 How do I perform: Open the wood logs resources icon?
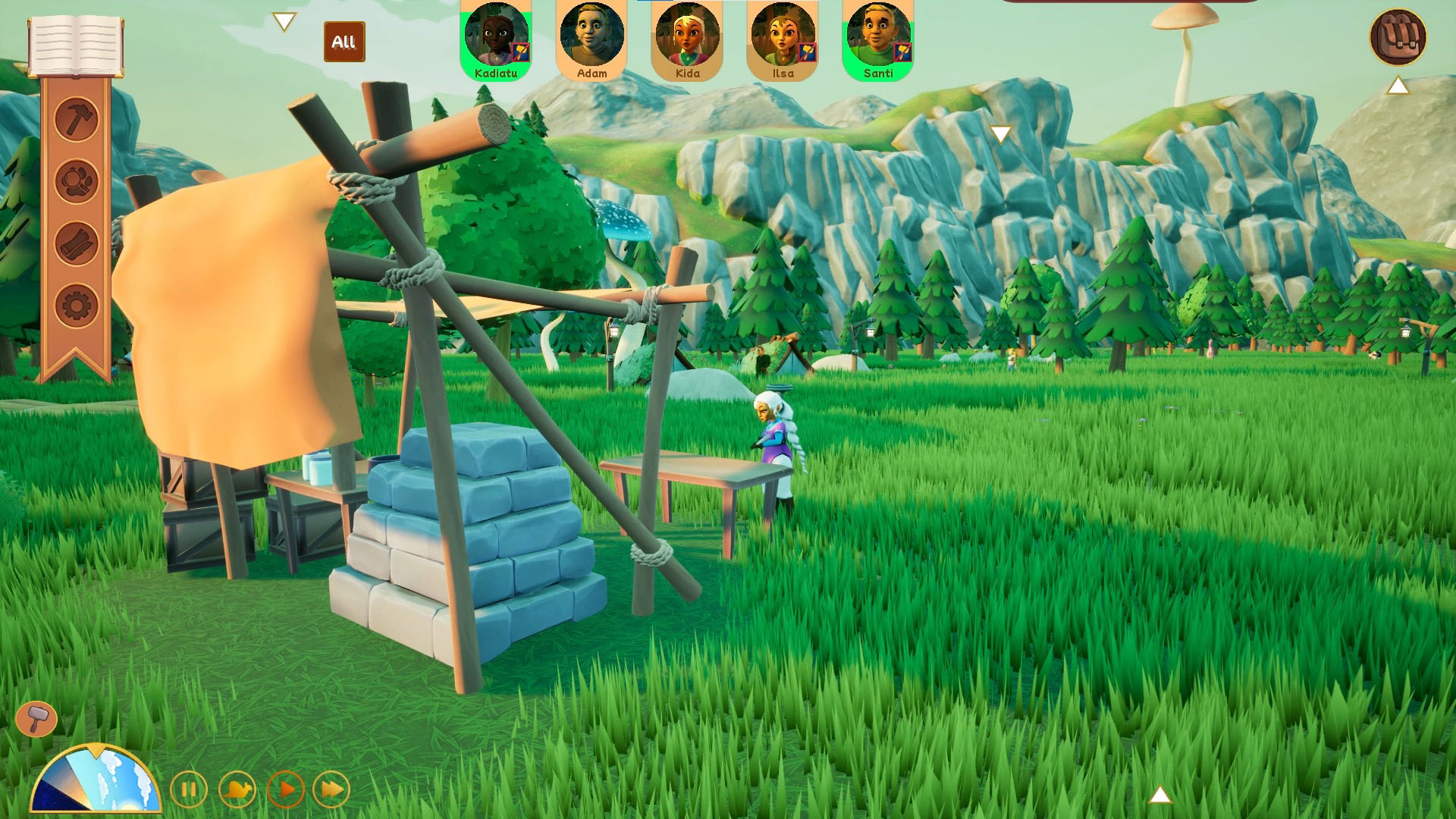(77, 243)
